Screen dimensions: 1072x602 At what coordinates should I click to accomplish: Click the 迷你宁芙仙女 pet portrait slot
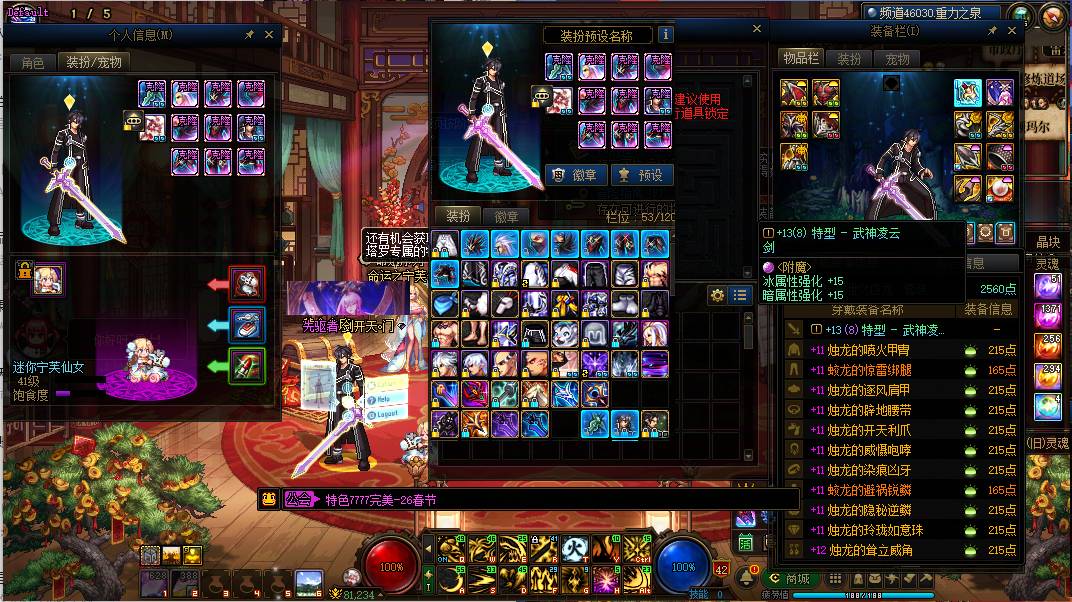click(48, 278)
